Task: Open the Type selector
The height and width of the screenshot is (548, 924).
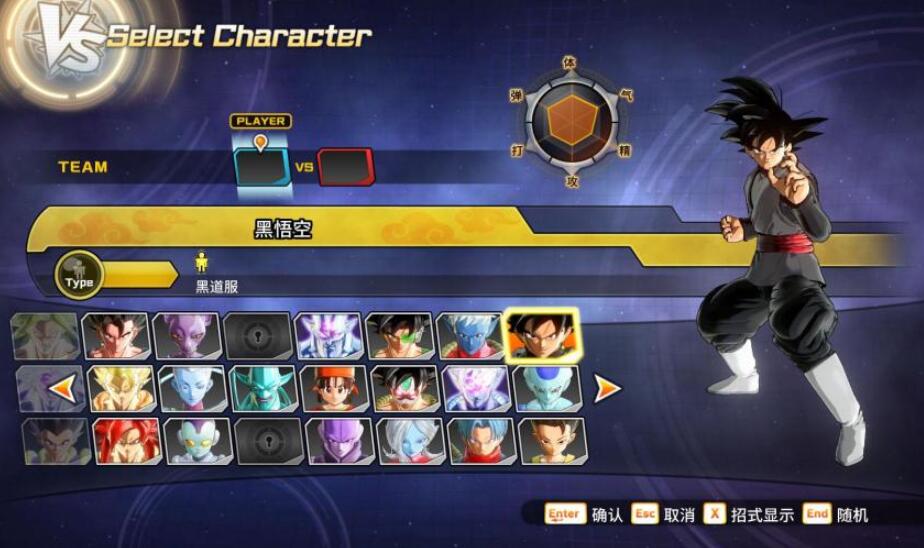Action: coord(80,277)
